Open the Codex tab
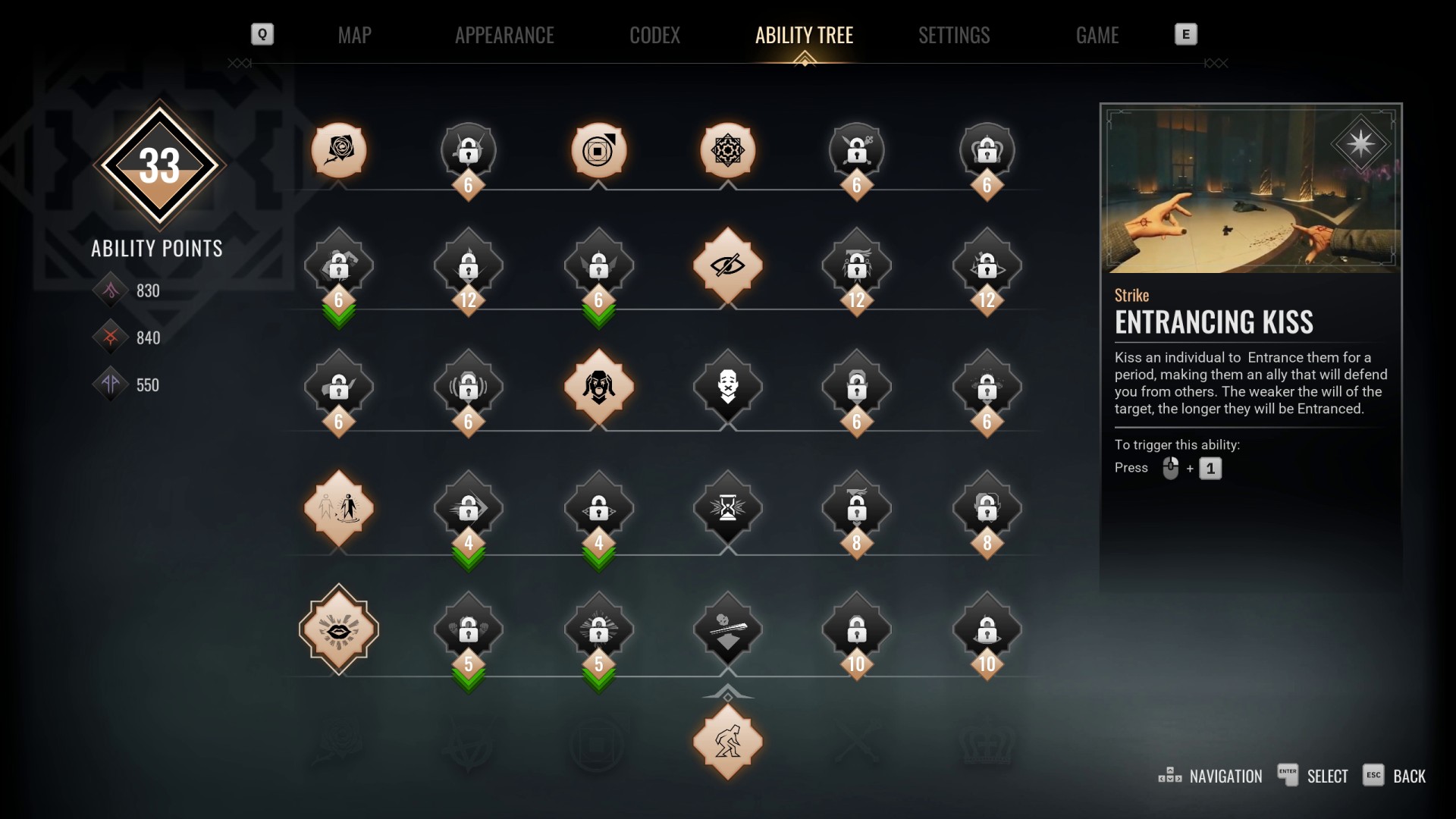The image size is (1456, 819). [x=654, y=35]
